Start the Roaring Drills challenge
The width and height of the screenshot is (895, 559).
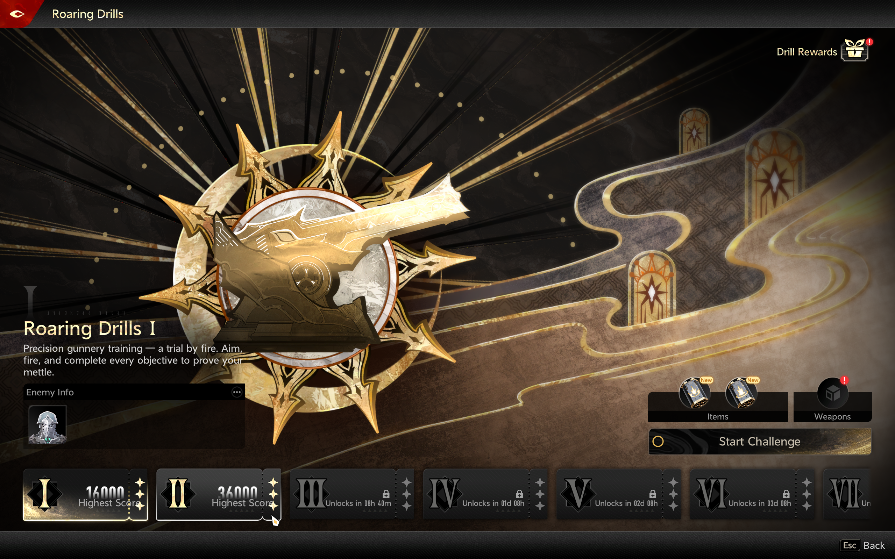(x=759, y=441)
